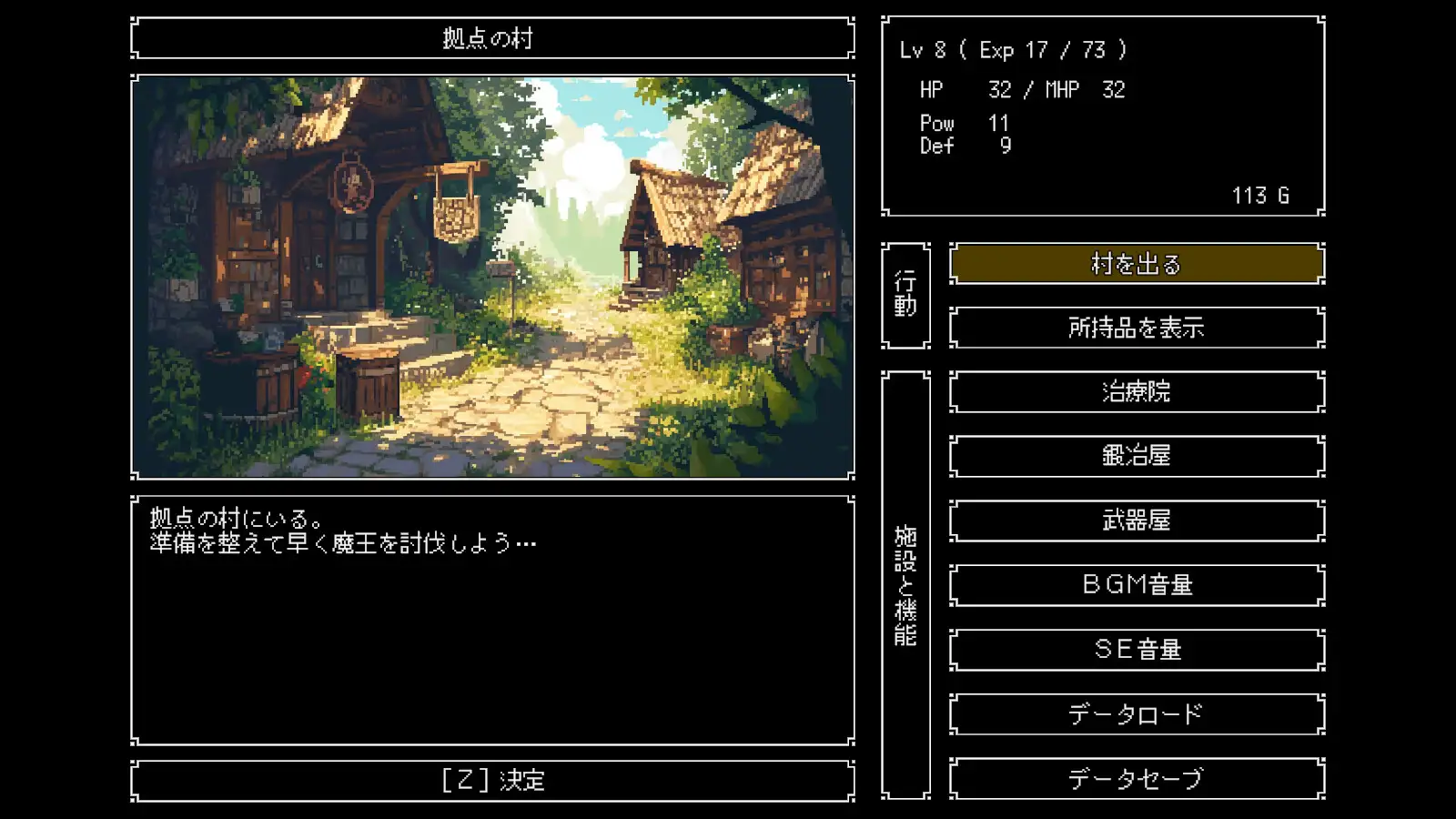Open the 武器屋 weapon shop
This screenshot has height=819, width=1456.
[x=1137, y=520]
